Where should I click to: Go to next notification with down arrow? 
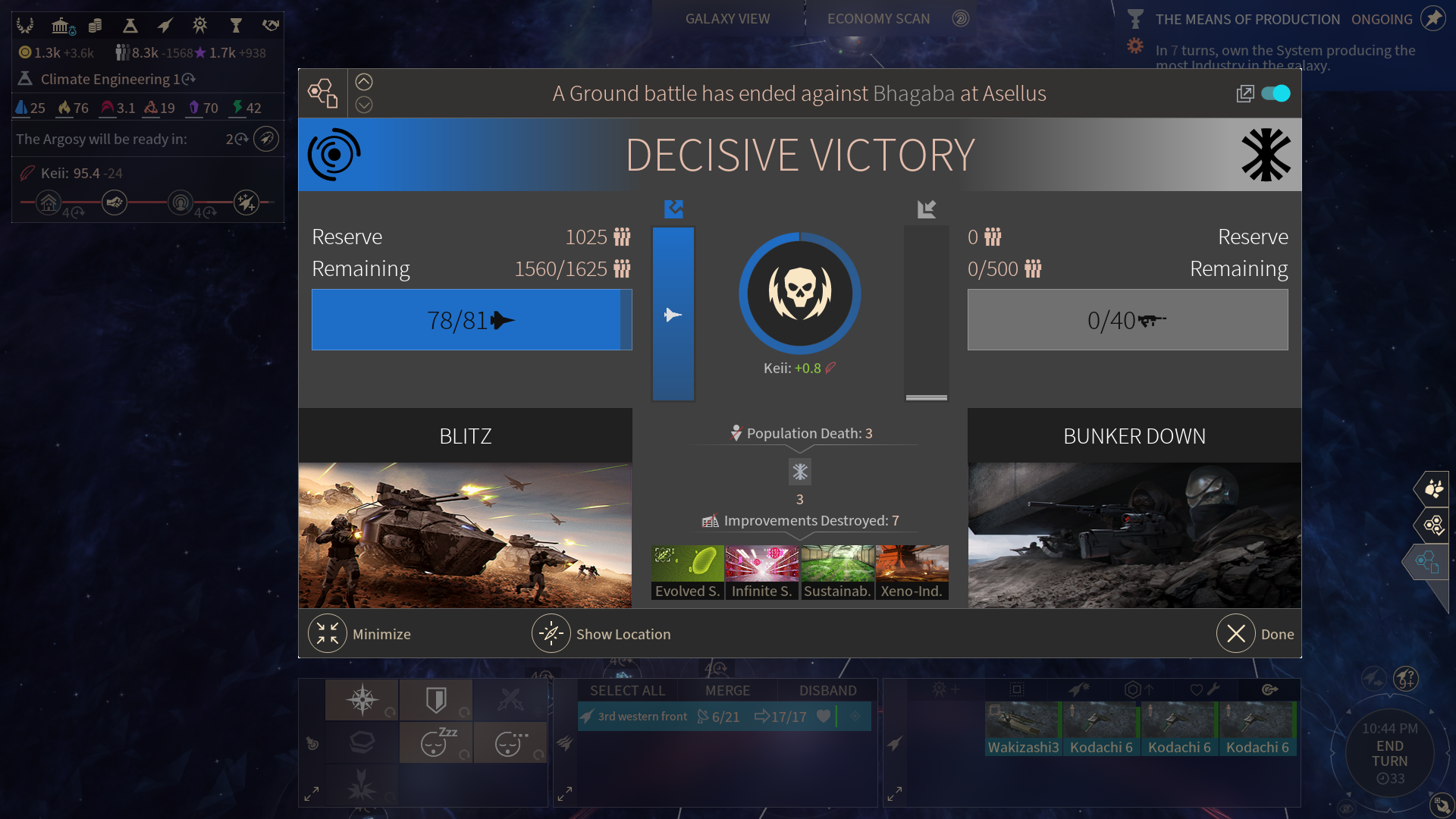364,105
